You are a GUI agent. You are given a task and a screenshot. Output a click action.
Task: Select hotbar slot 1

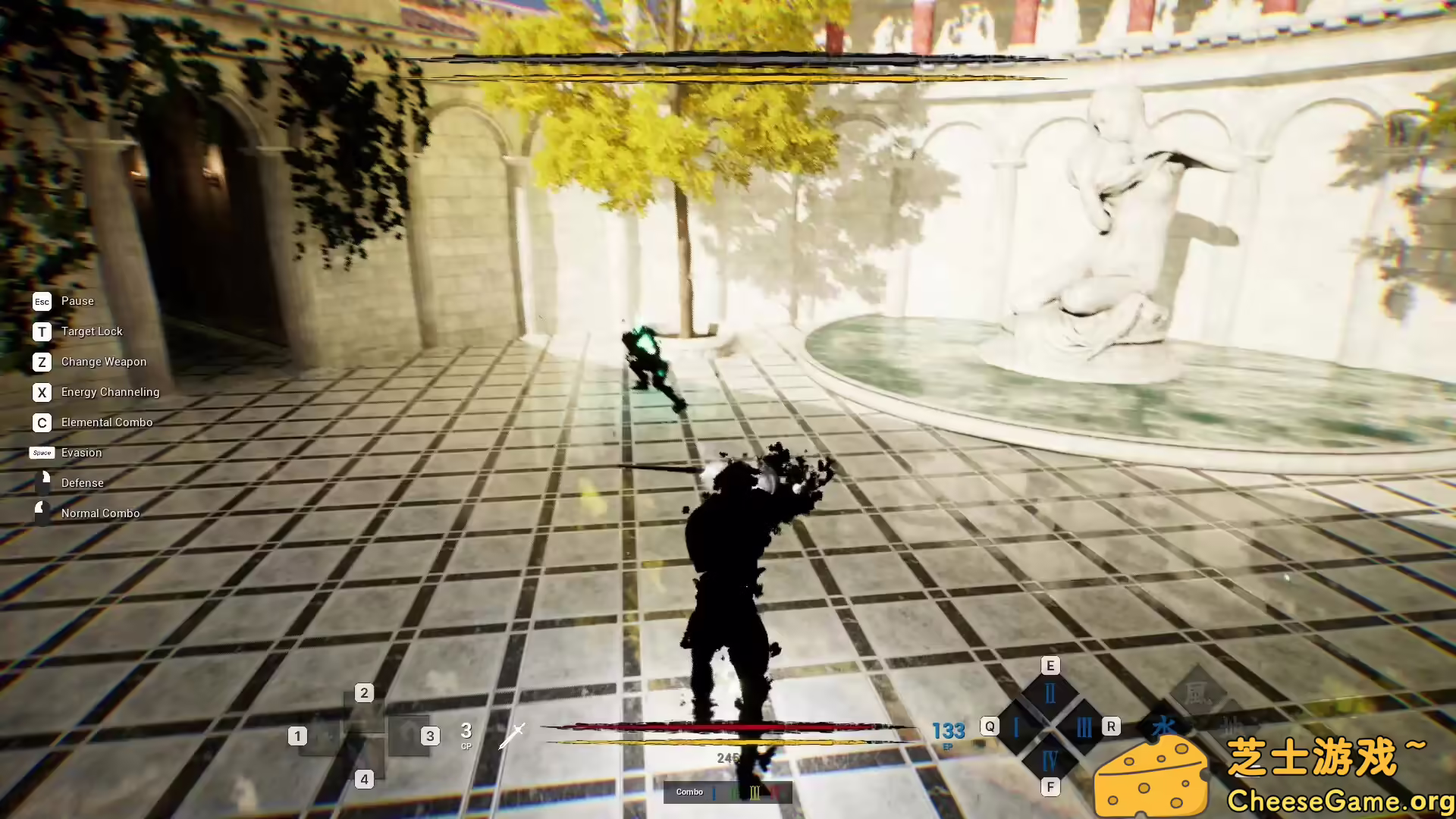pyautogui.click(x=297, y=736)
